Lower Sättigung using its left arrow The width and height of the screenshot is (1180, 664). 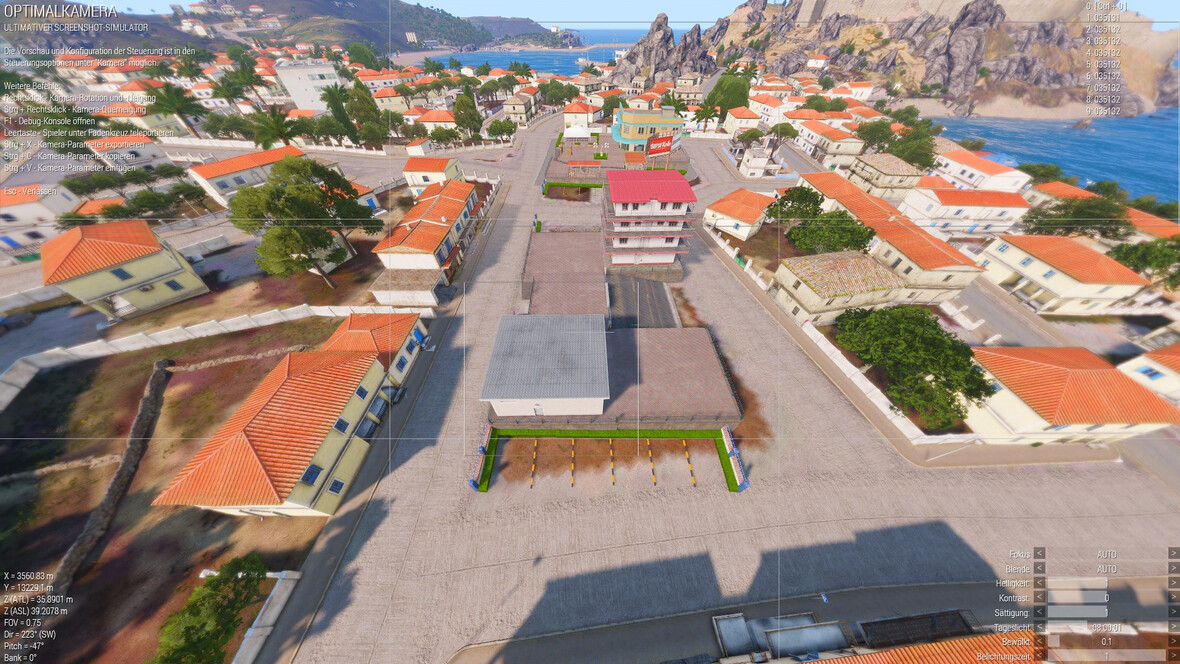tap(1039, 612)
